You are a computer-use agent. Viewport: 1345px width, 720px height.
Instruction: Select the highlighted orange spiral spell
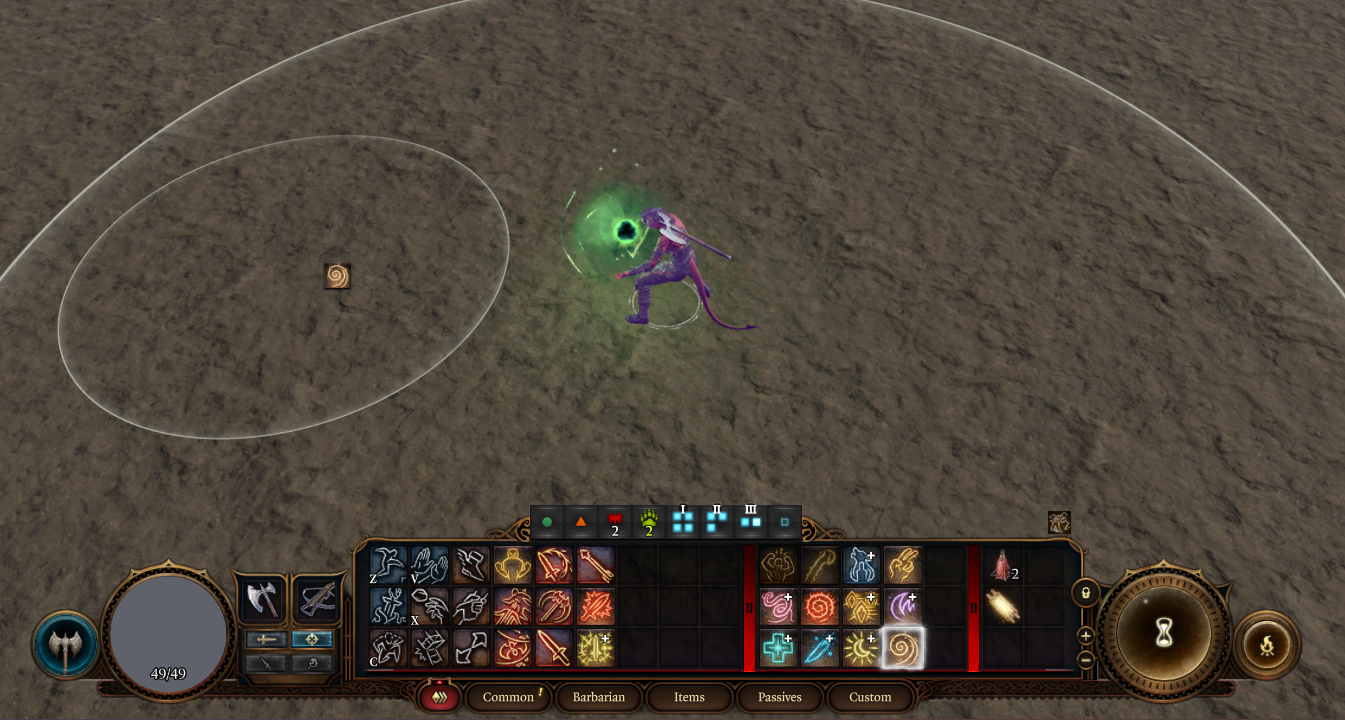[902, 648]
